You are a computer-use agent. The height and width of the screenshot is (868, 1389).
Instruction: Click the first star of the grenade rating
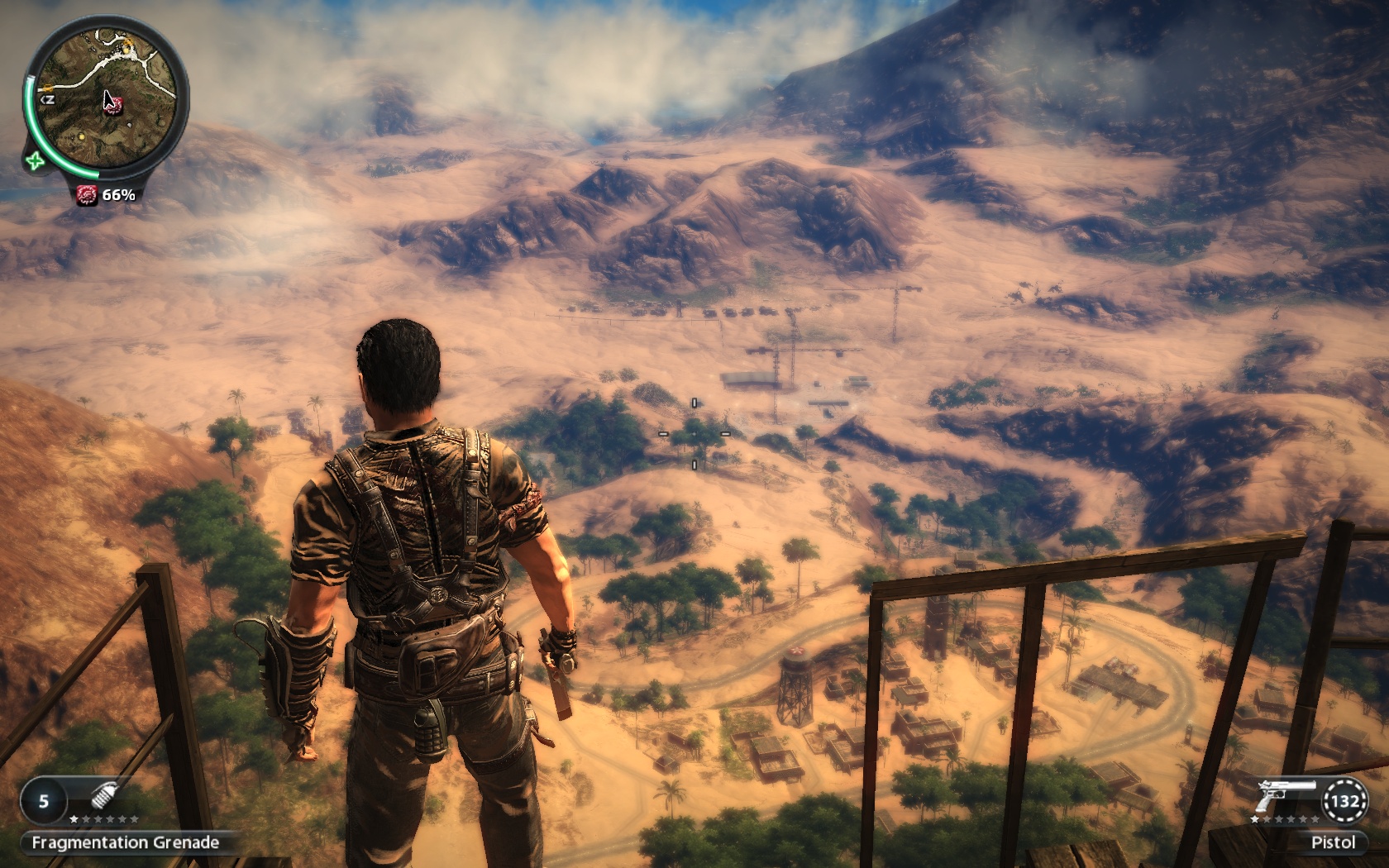click(74, 818)
